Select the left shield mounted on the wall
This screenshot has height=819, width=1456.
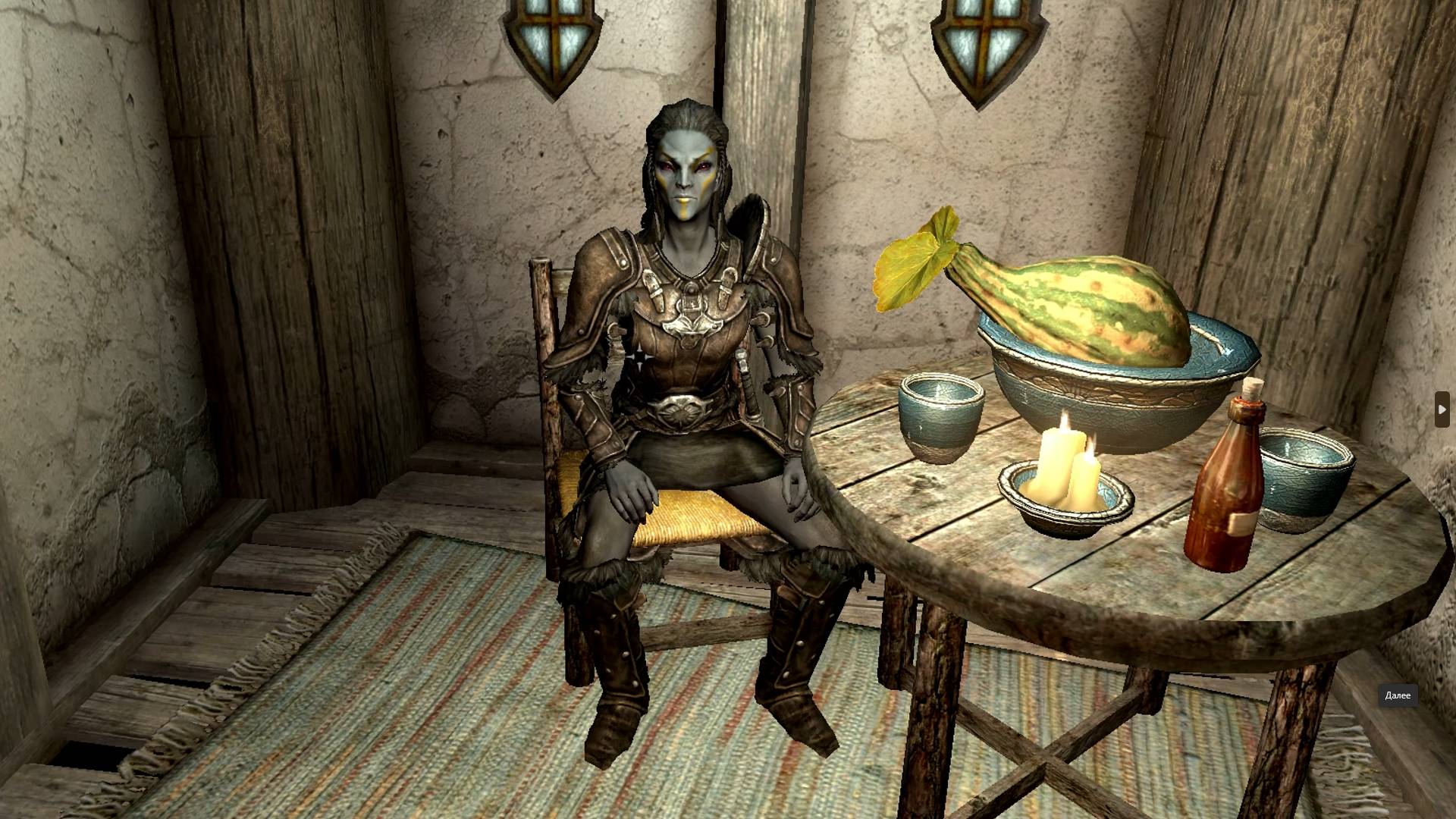pyautogui.click(x=554, y=38)
